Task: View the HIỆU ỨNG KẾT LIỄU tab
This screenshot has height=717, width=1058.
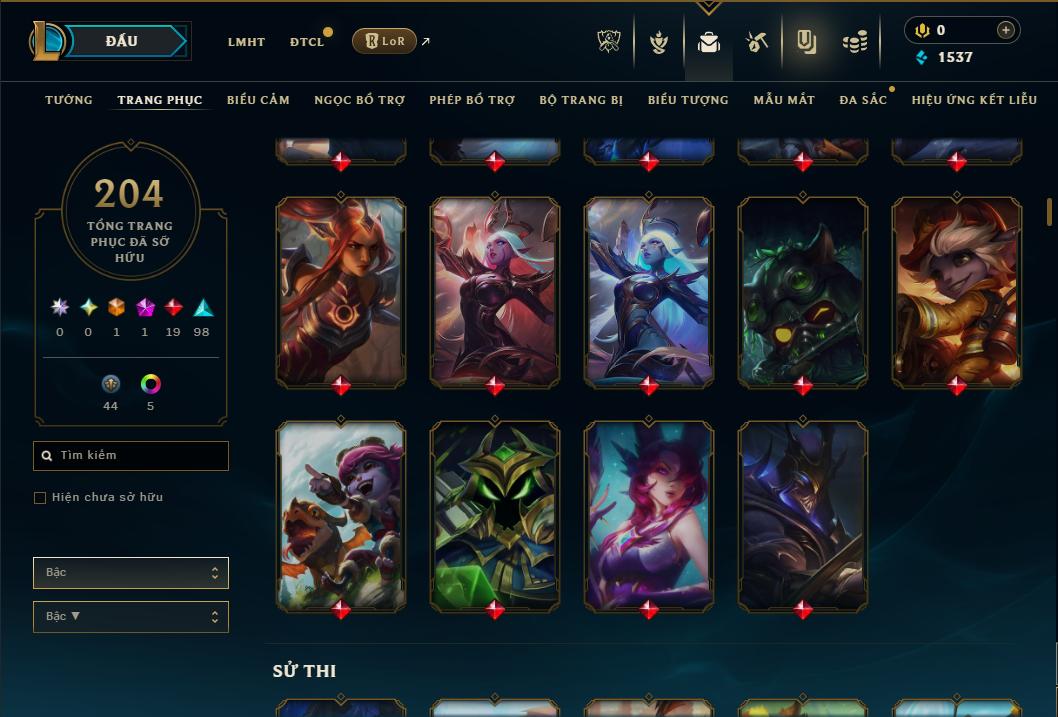Action: (x=974, y=100)
